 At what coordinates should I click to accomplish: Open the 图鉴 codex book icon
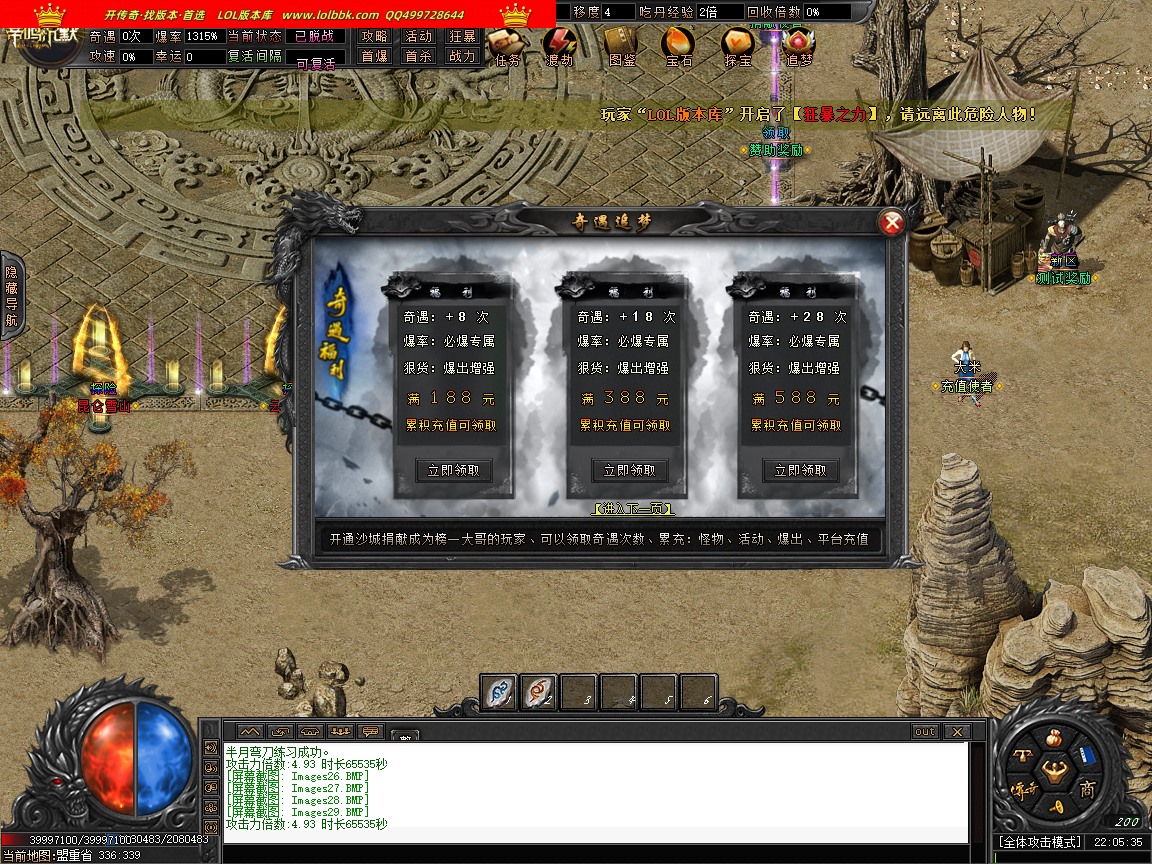620,45
